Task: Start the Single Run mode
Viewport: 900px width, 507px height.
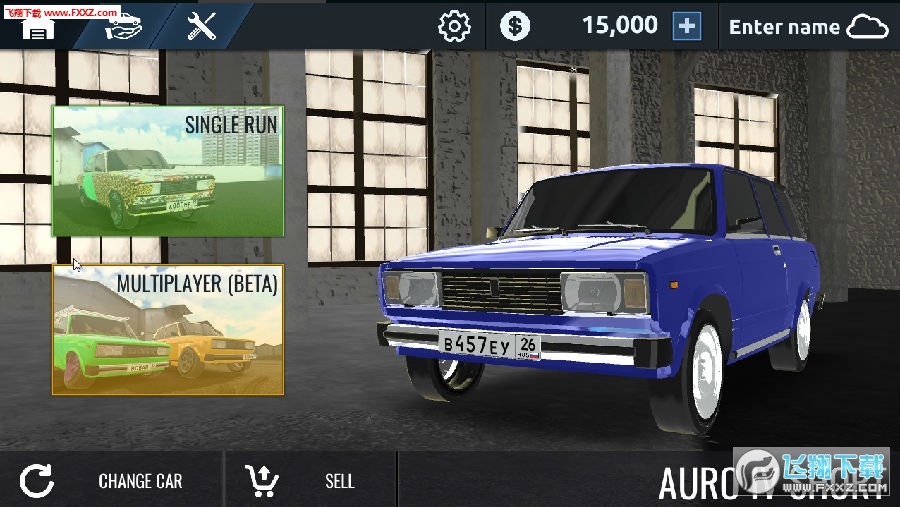Action: pos(168,171)
